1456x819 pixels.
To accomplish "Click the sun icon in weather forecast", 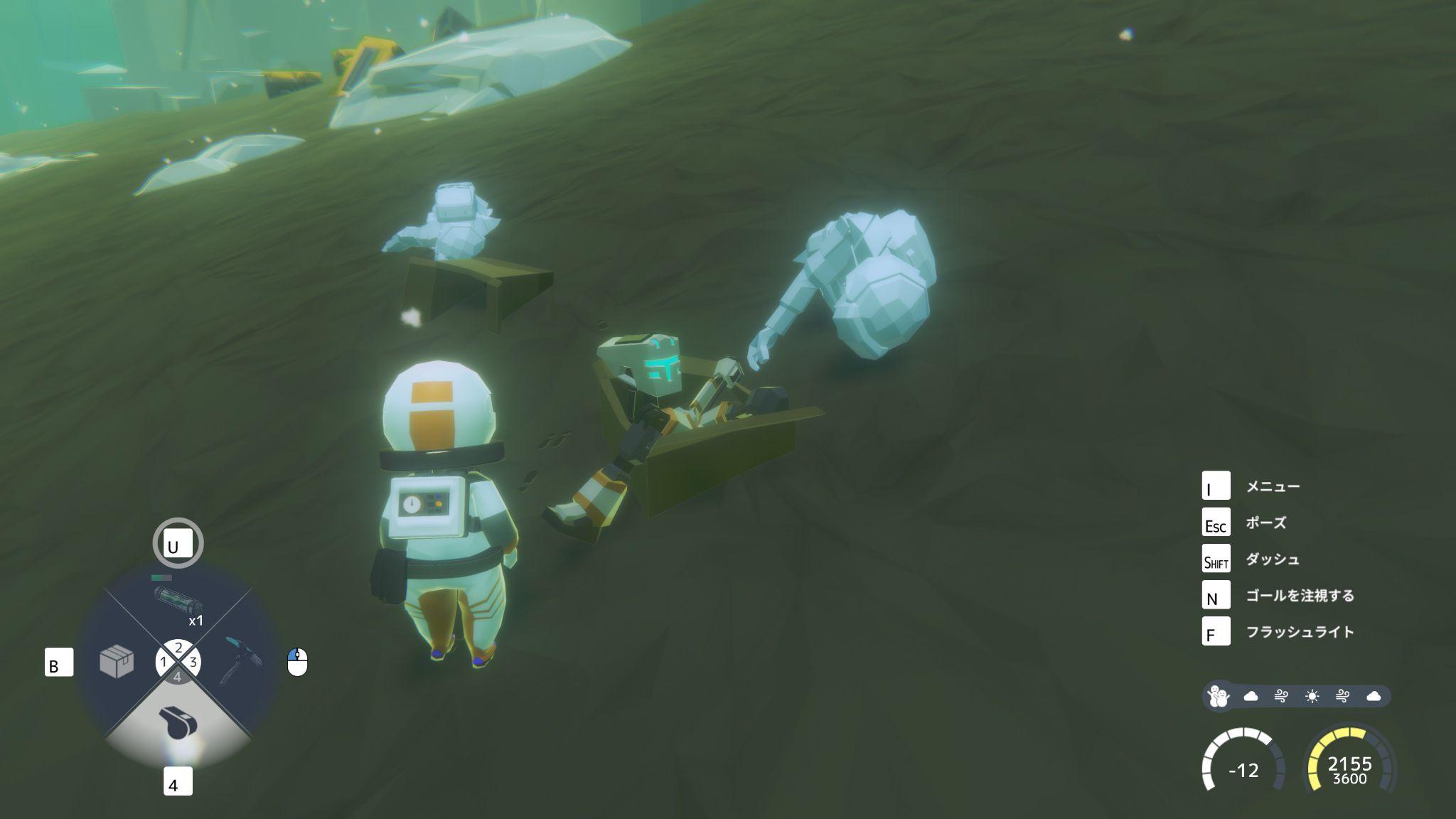I will tap(1312, 696).
